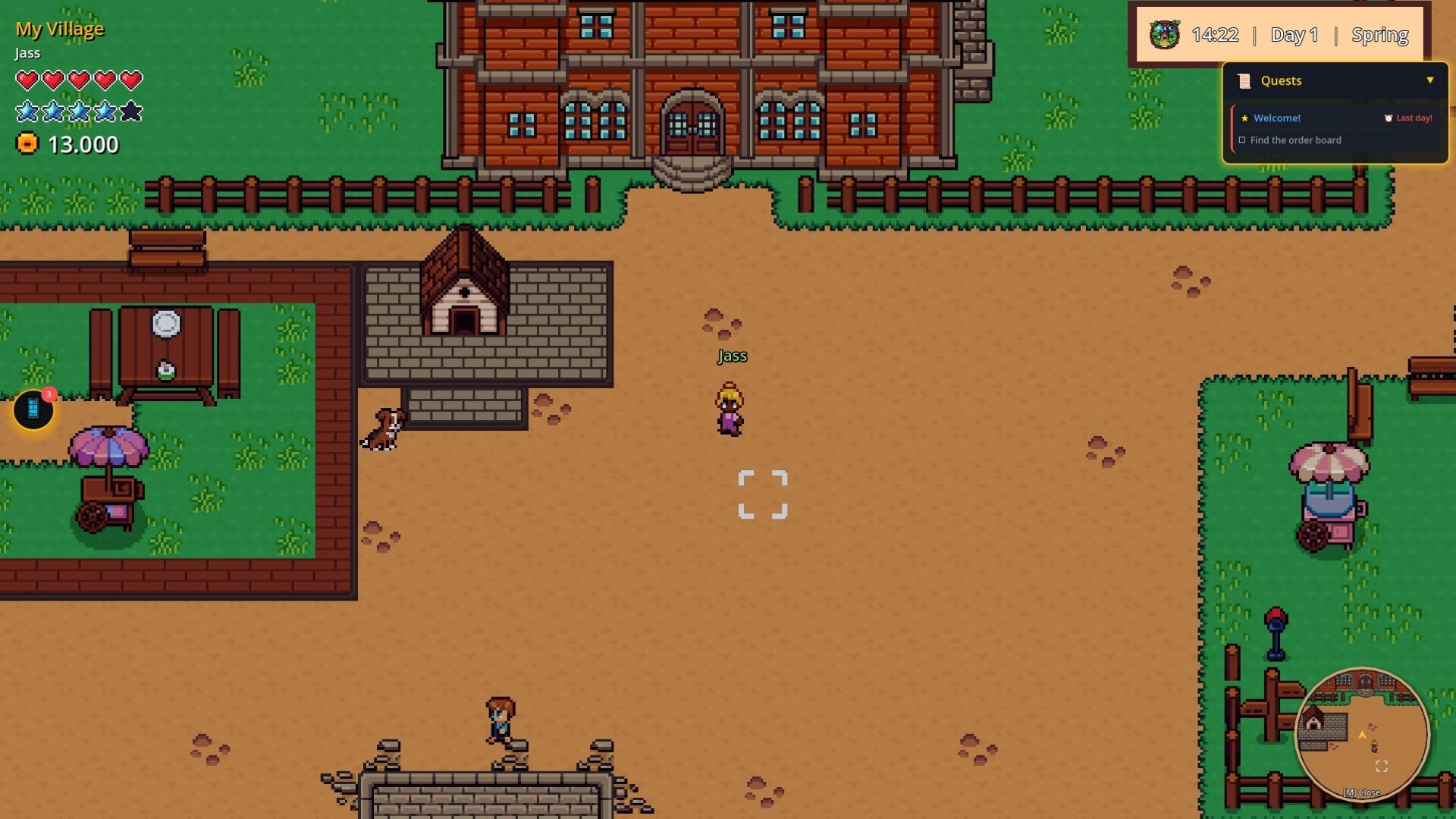The width and height of the screenshot is (1456, 819).
Task: Click Jass's nameplate above the character
Action: (x=732, y=355)
